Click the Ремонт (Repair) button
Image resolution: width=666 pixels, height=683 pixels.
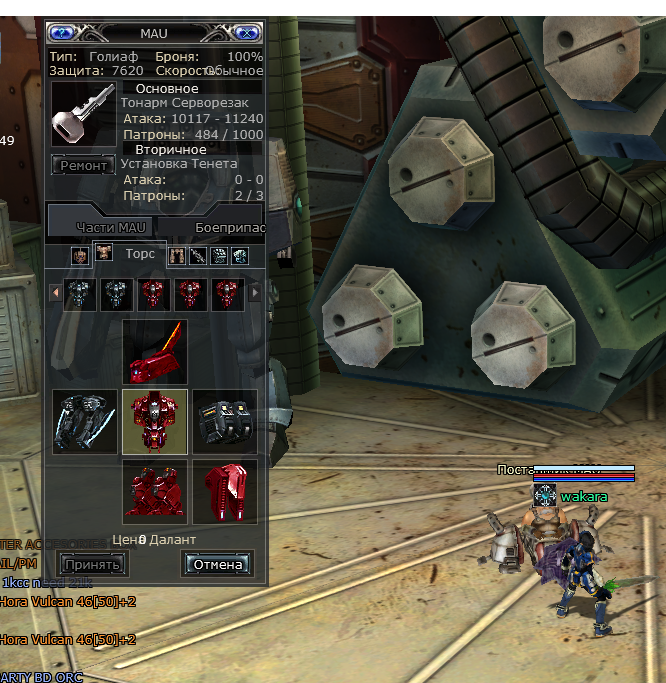[83, 166]
